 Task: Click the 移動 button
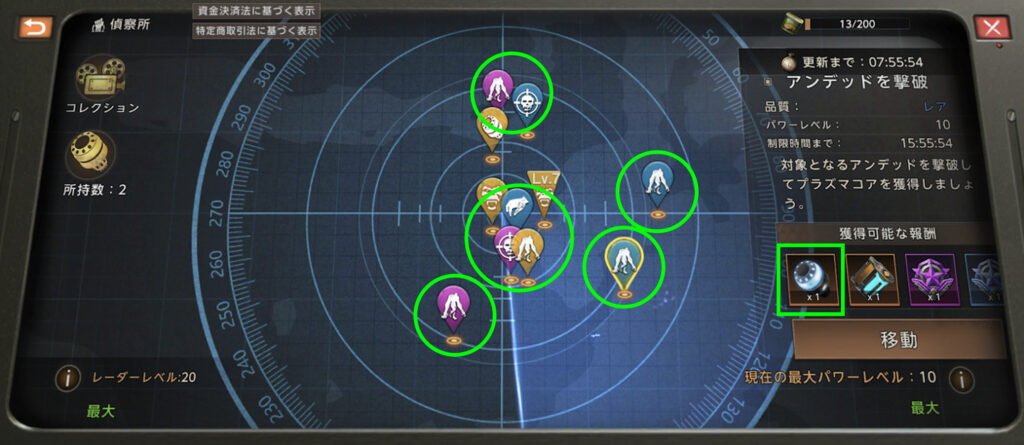(898, 339)
